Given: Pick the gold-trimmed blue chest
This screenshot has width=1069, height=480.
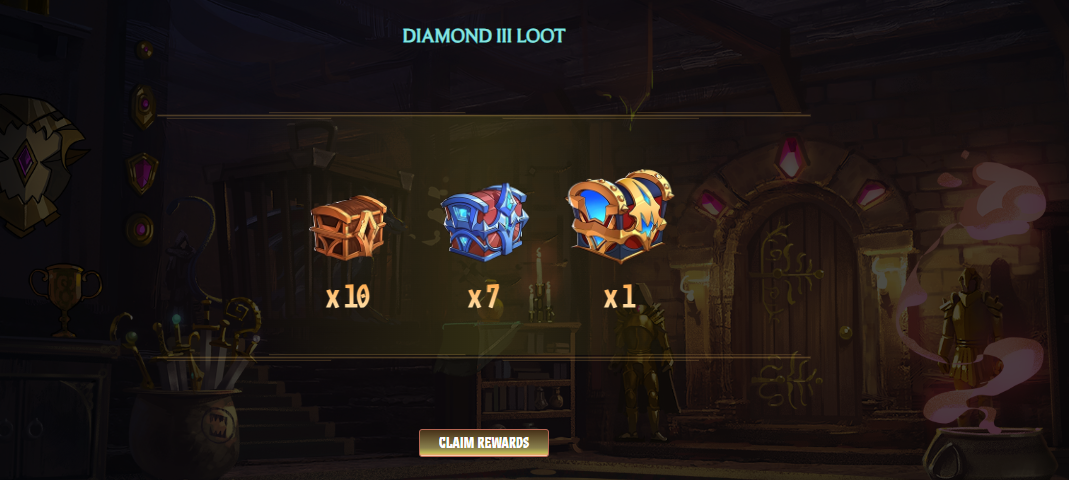Looking at the screenshot, I should [x=619, y=217].
